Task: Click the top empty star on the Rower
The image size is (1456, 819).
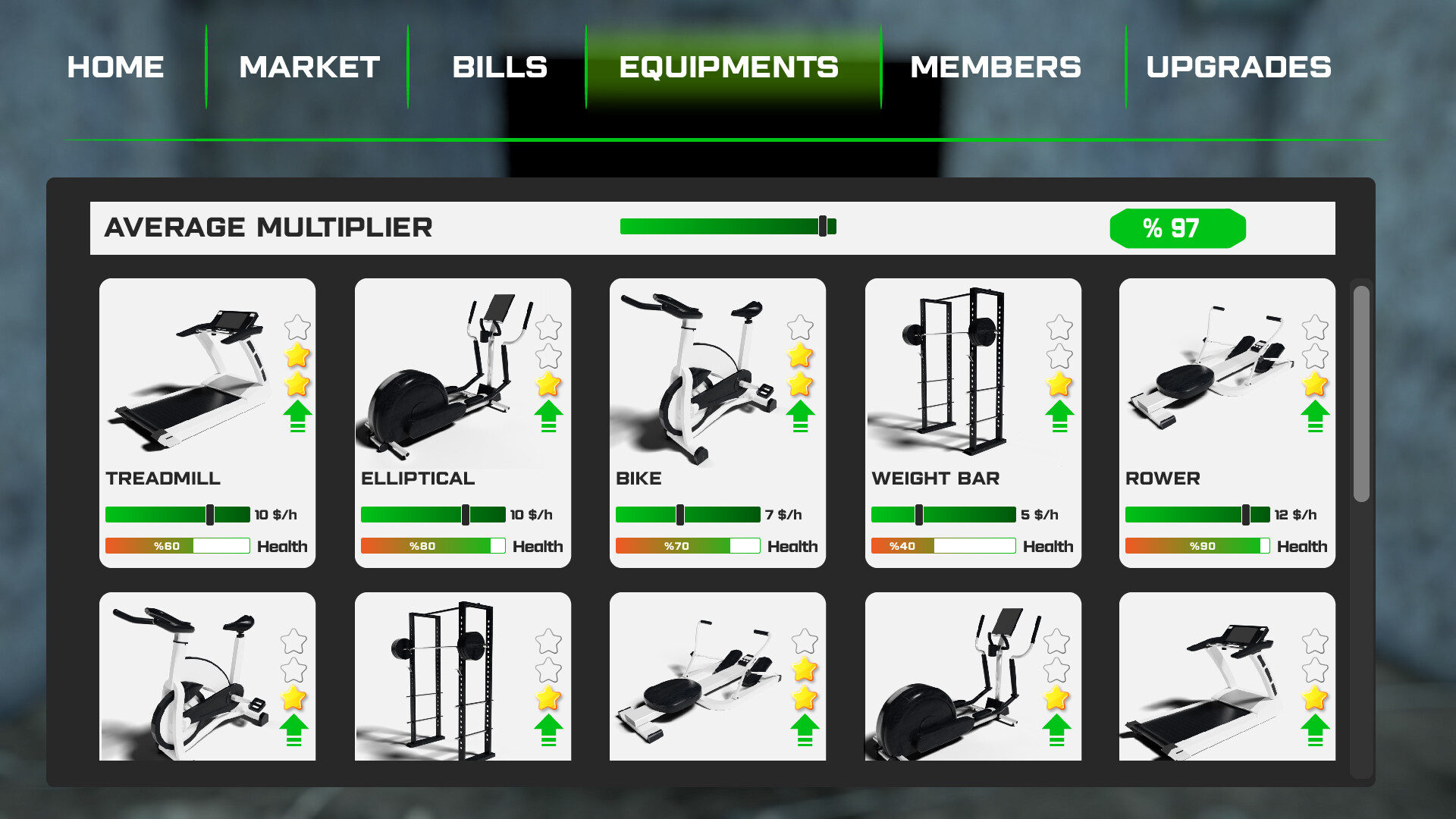Action: (1316, 328)
